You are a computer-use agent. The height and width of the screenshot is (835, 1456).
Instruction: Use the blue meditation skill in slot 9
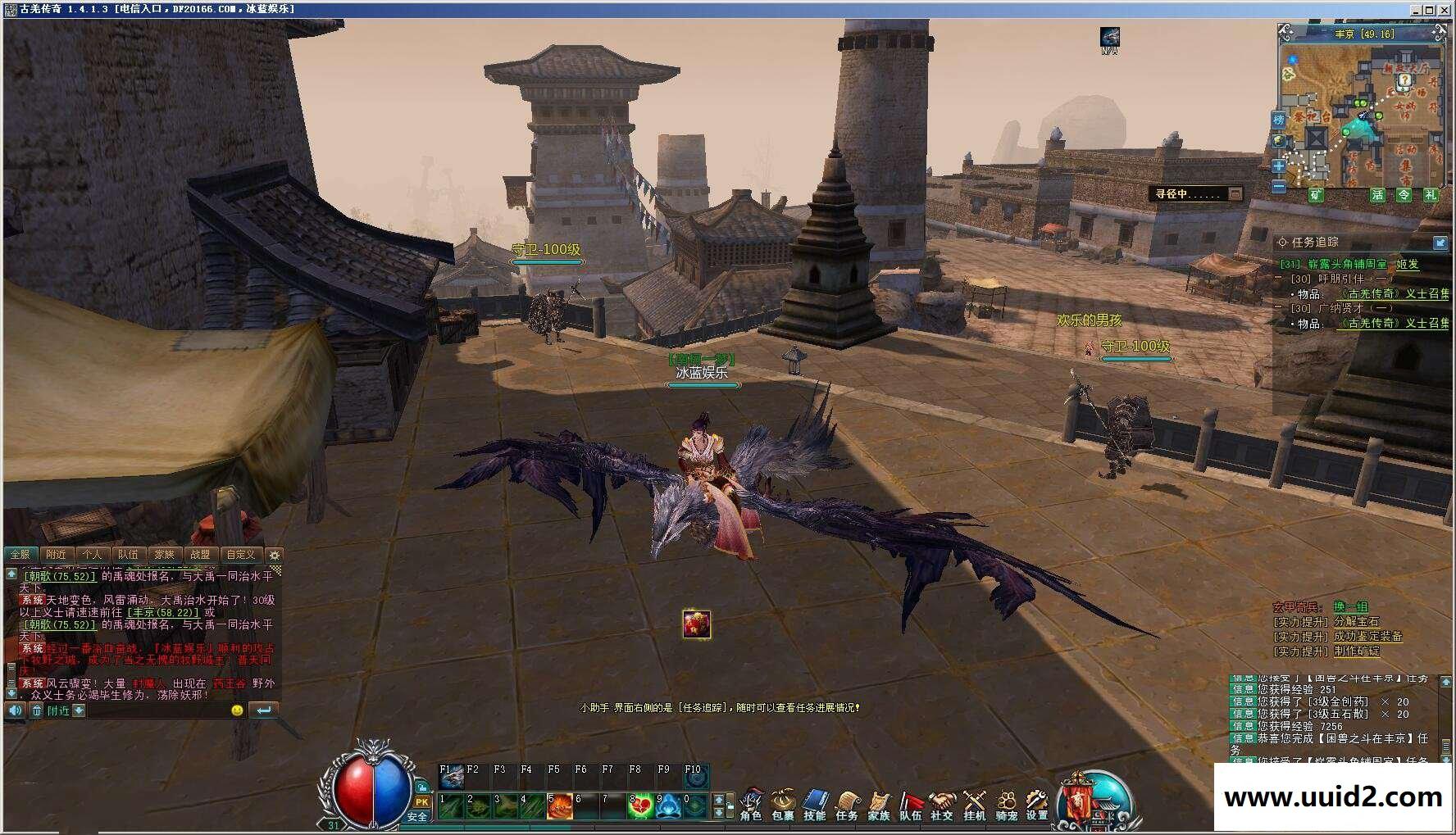(667, 806)
